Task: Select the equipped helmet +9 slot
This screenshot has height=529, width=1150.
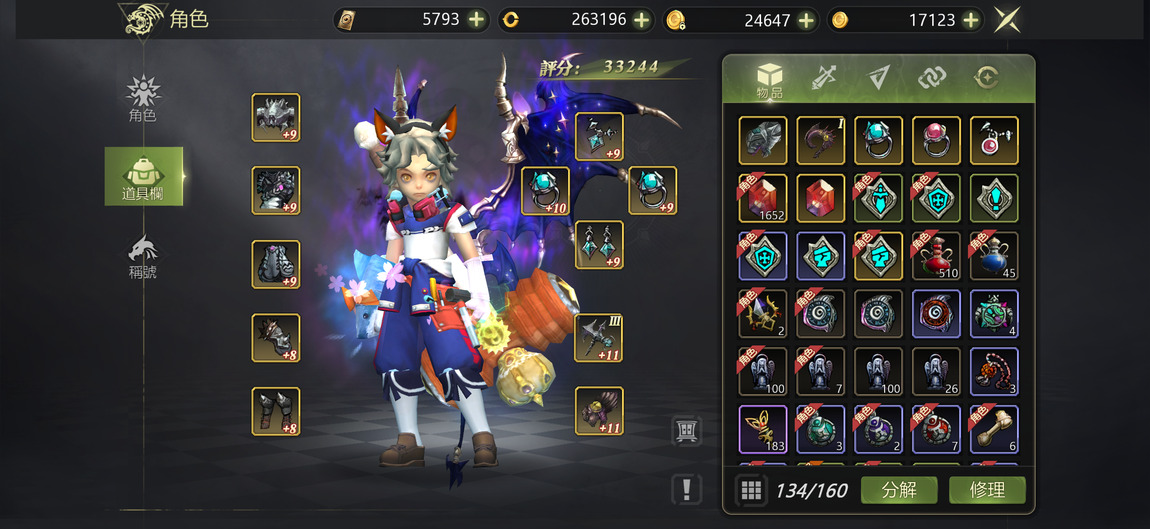Action: point(276,118)
